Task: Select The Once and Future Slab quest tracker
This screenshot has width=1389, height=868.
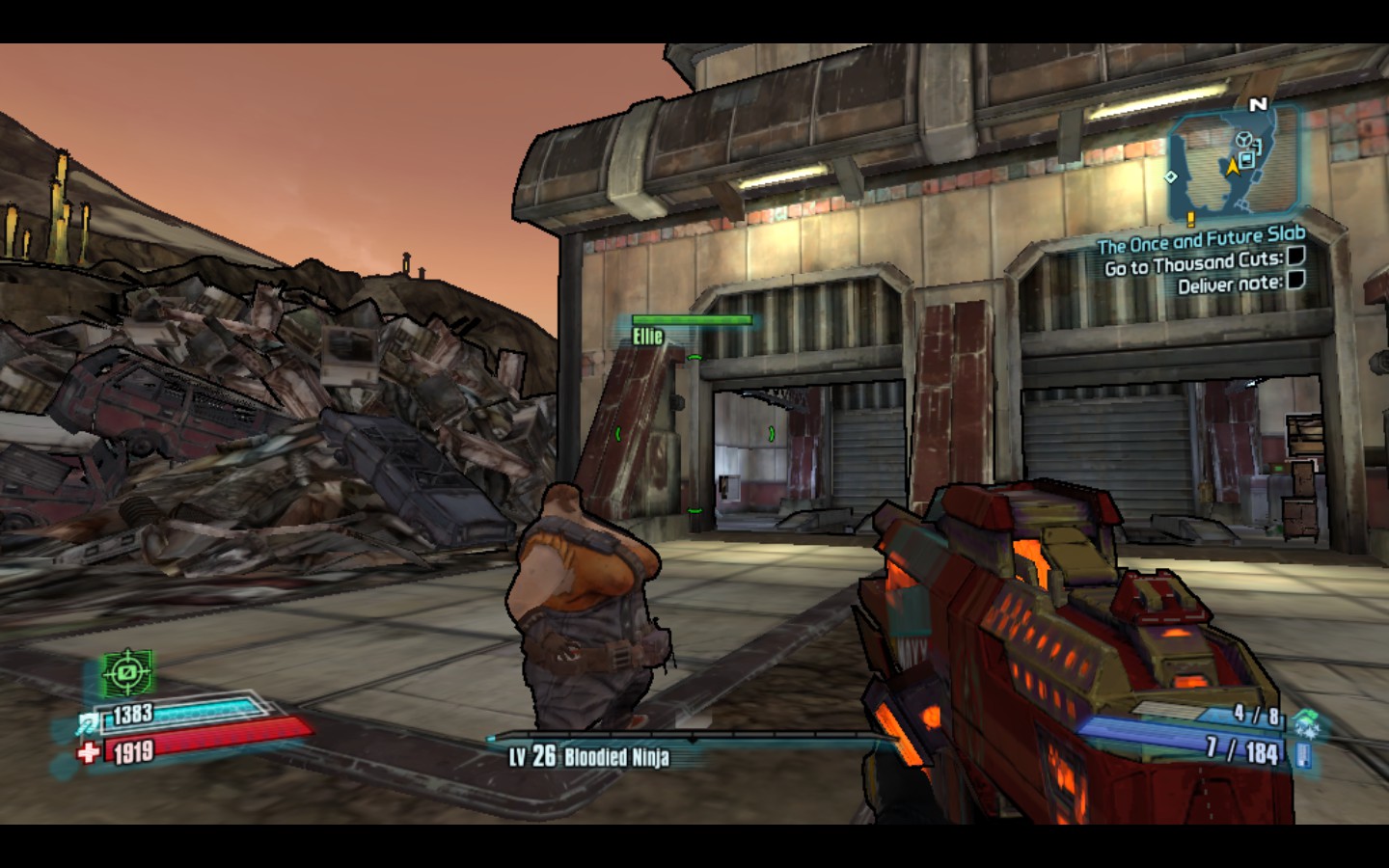Action: point(1201,238)
